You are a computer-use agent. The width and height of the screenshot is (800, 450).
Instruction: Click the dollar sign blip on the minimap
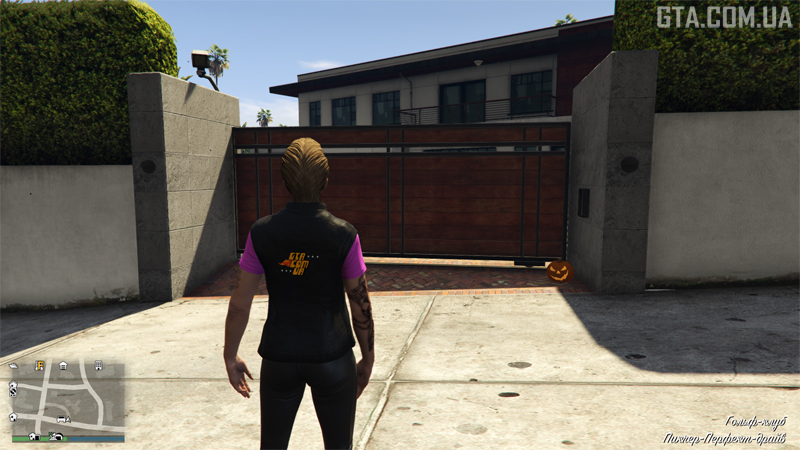pos(13,392)
